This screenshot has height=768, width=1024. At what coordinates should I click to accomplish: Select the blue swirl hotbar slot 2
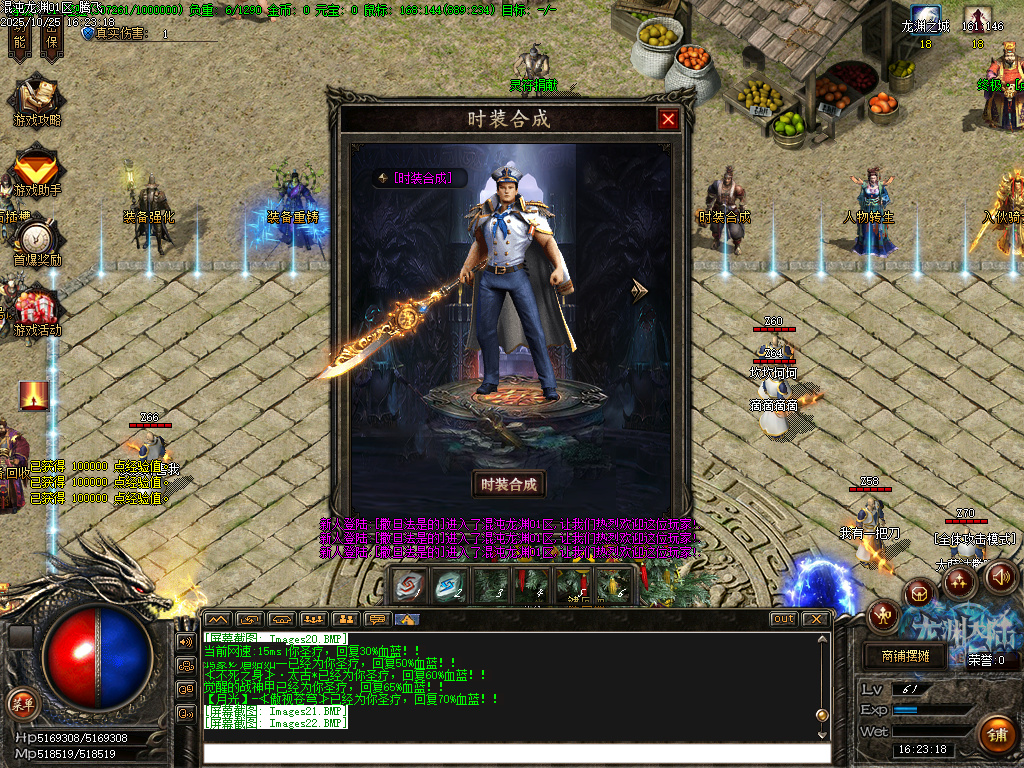click(449, 585)
